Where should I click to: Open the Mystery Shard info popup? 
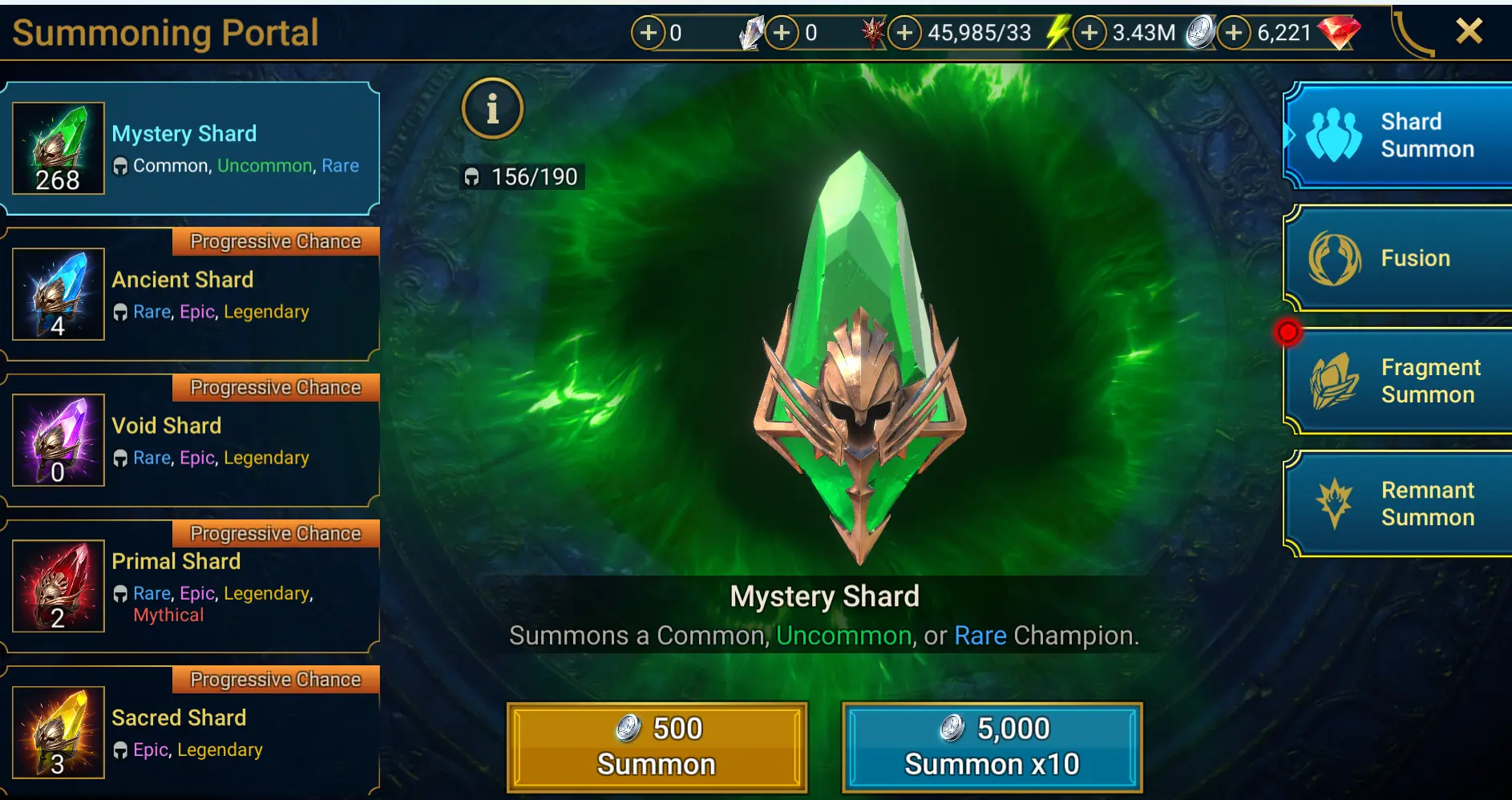[x=492, y=109]
